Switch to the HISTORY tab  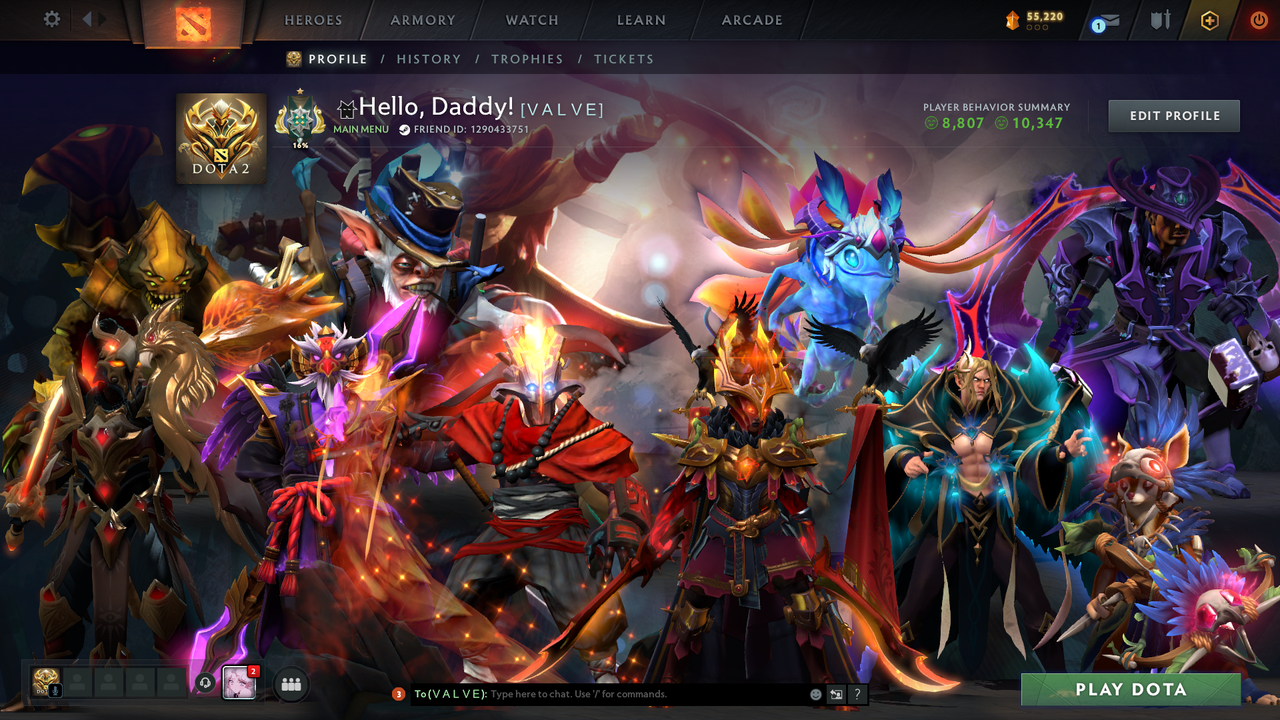429,59
